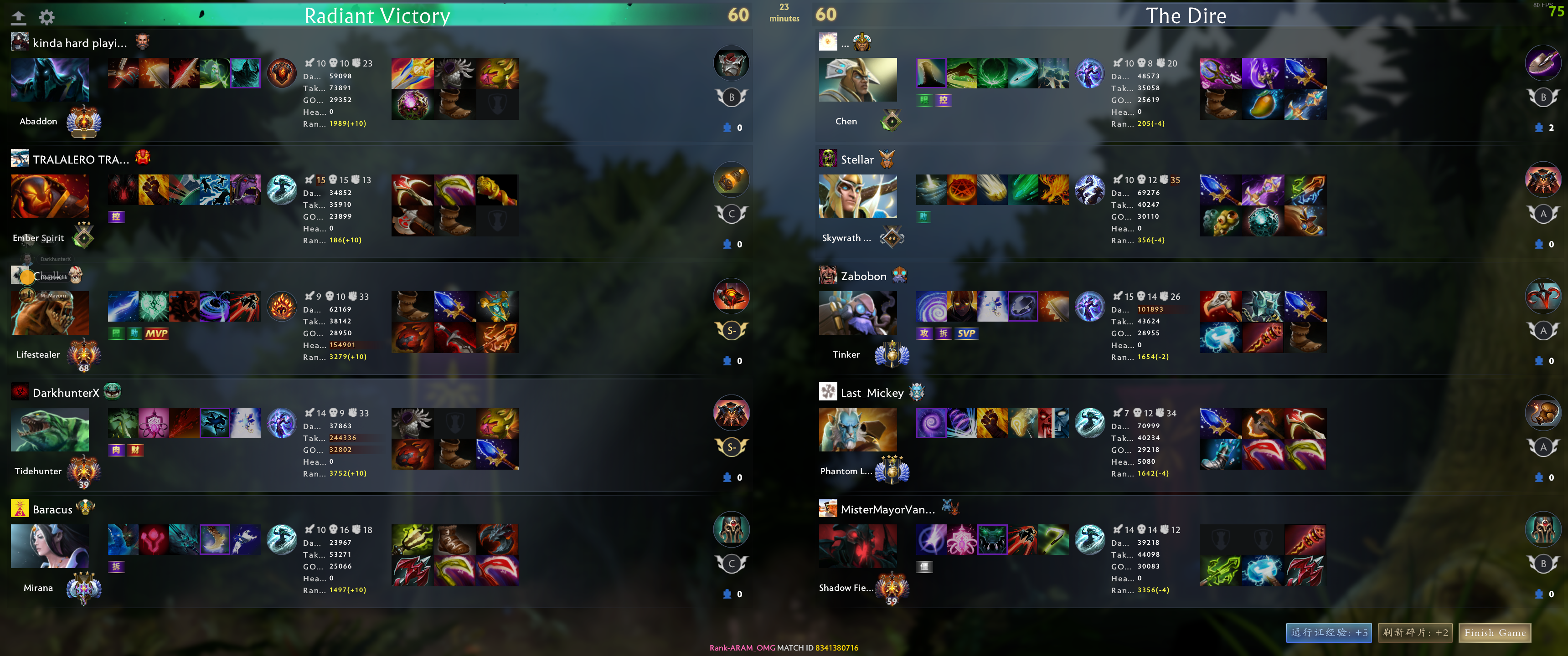Open the settings gear icon
Screen dimensions: 1568x656
47,17
